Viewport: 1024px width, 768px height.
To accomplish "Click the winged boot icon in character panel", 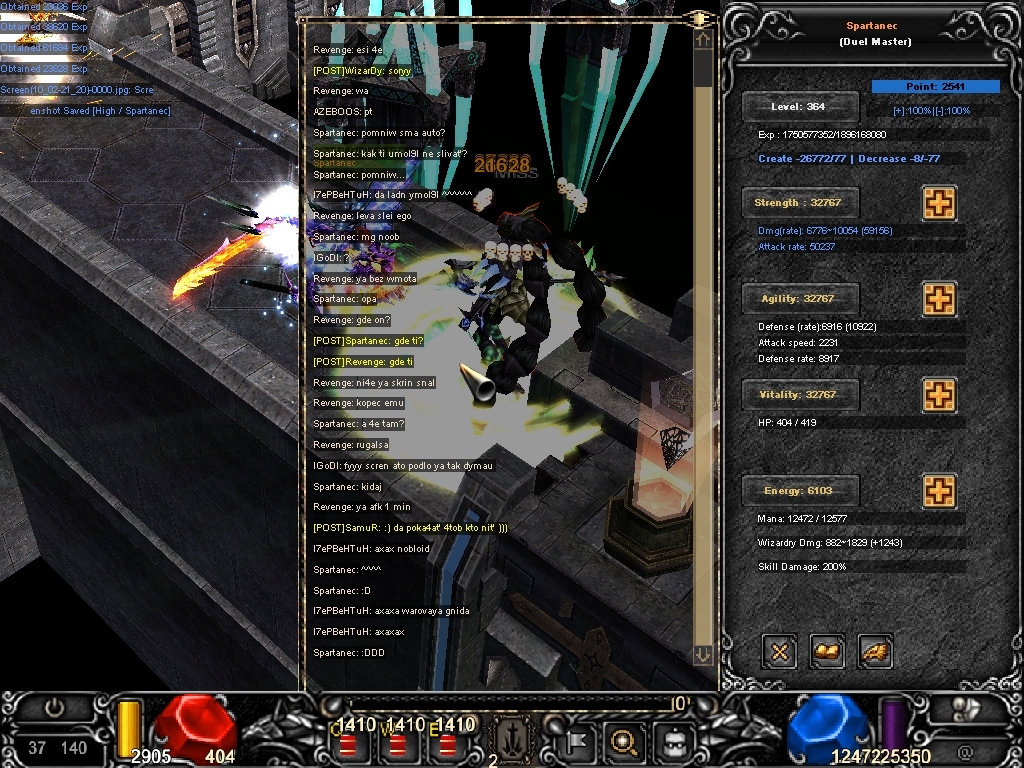I will [875, 652].
